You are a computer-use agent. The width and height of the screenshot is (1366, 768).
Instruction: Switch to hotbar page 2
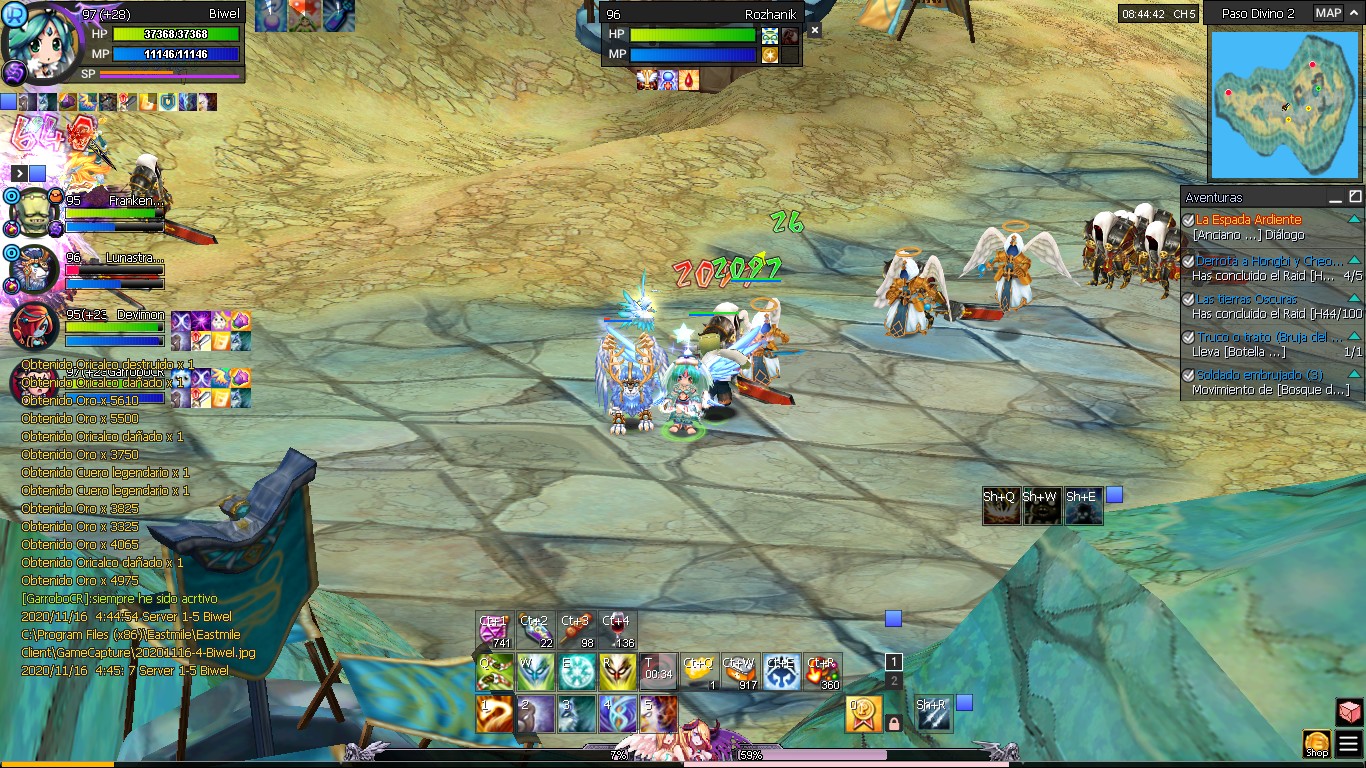click(x=893, y=680)
